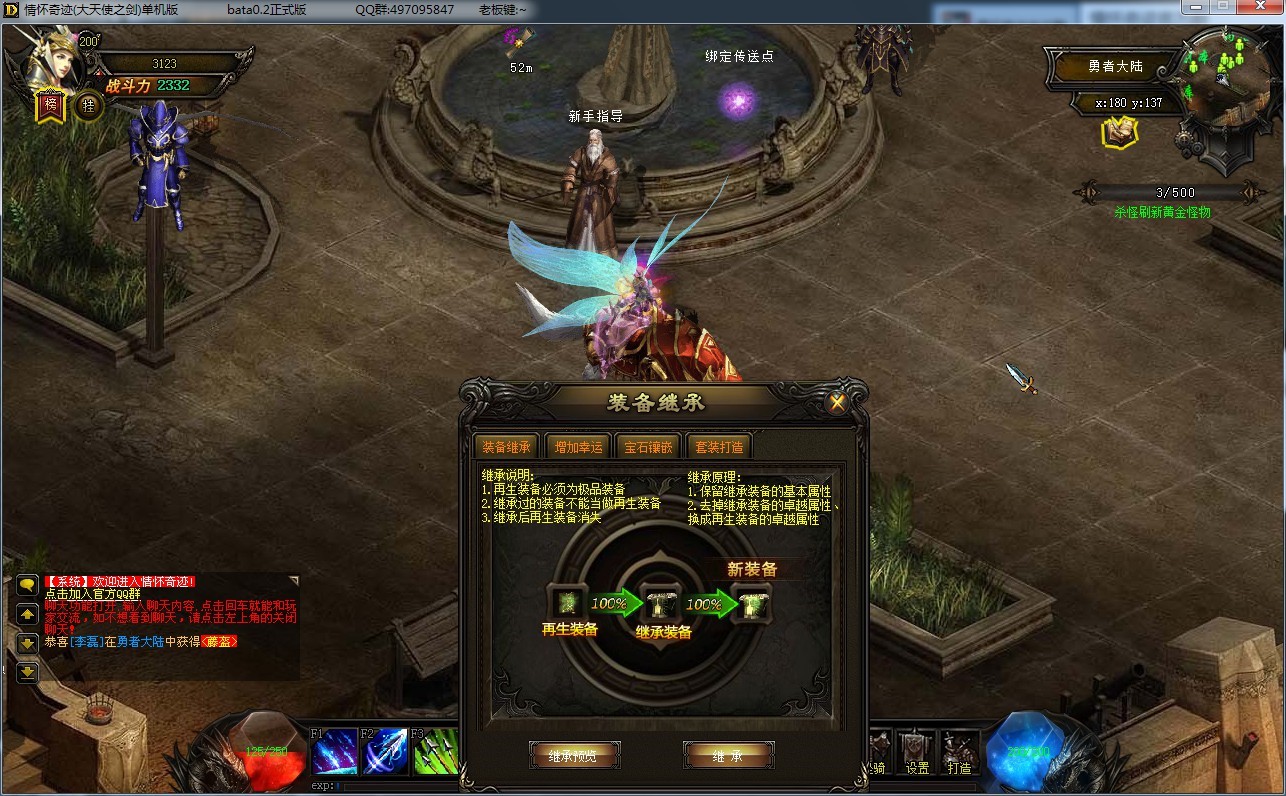The height and width of the screenshot is (796, 1286).
Task: Open the 设置 settings menu icon
Action: pyautogui.click(x=916, y=751)
